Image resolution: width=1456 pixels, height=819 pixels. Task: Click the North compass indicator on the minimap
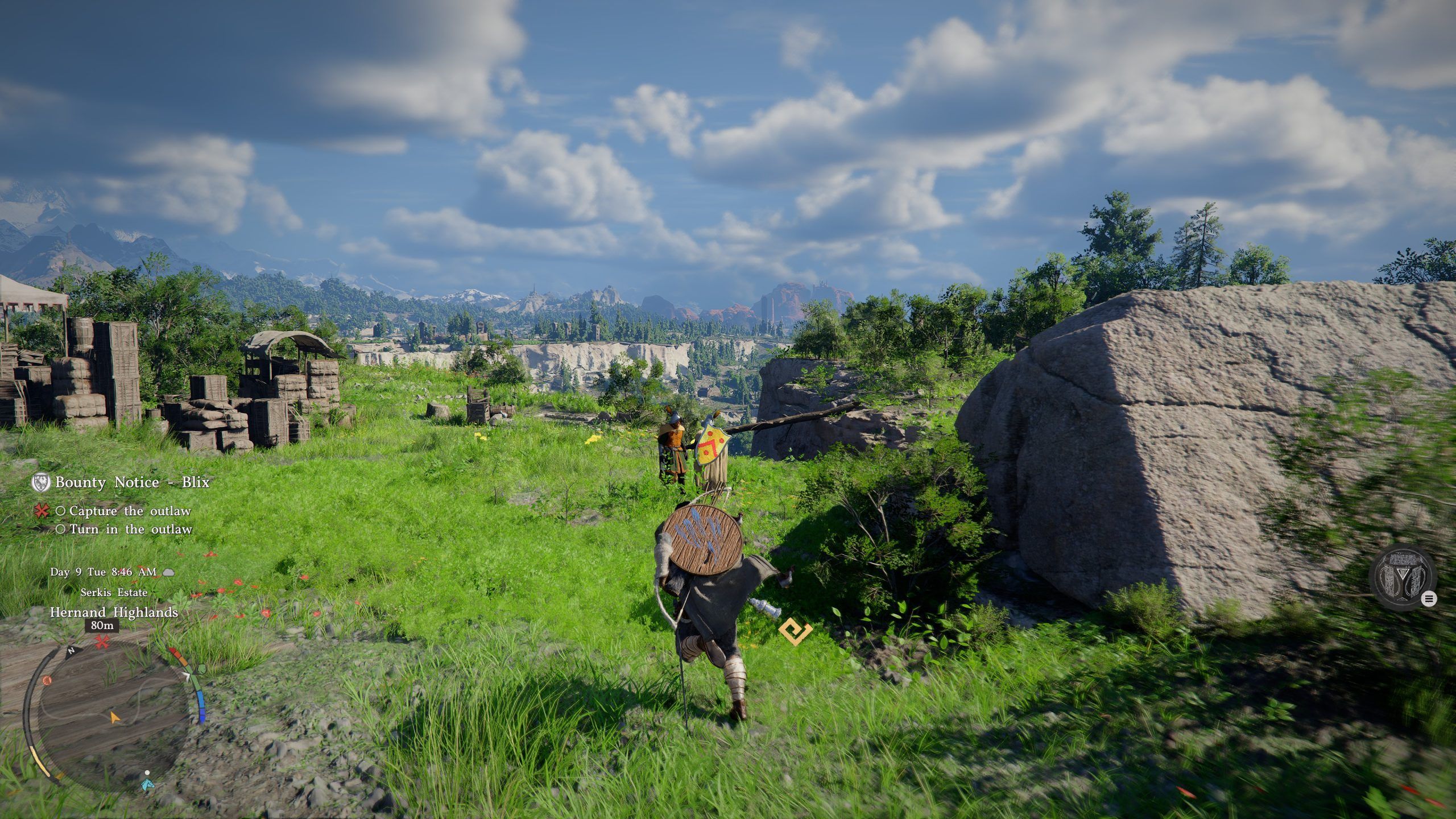click(71, 650)
